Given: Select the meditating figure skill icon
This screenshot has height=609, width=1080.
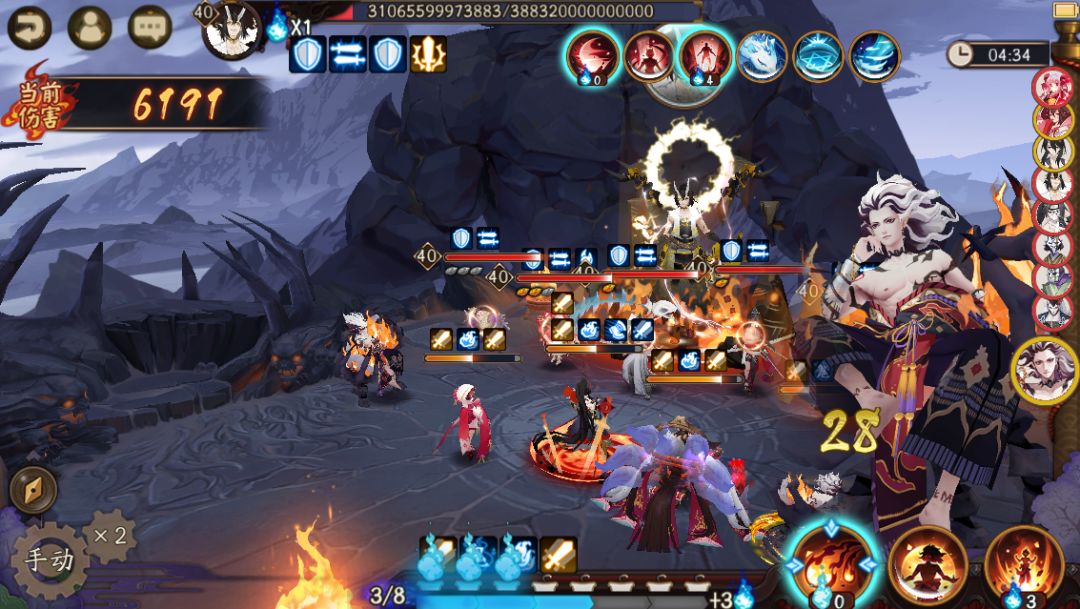Looking at the screenshot, I should click(927, 561).
